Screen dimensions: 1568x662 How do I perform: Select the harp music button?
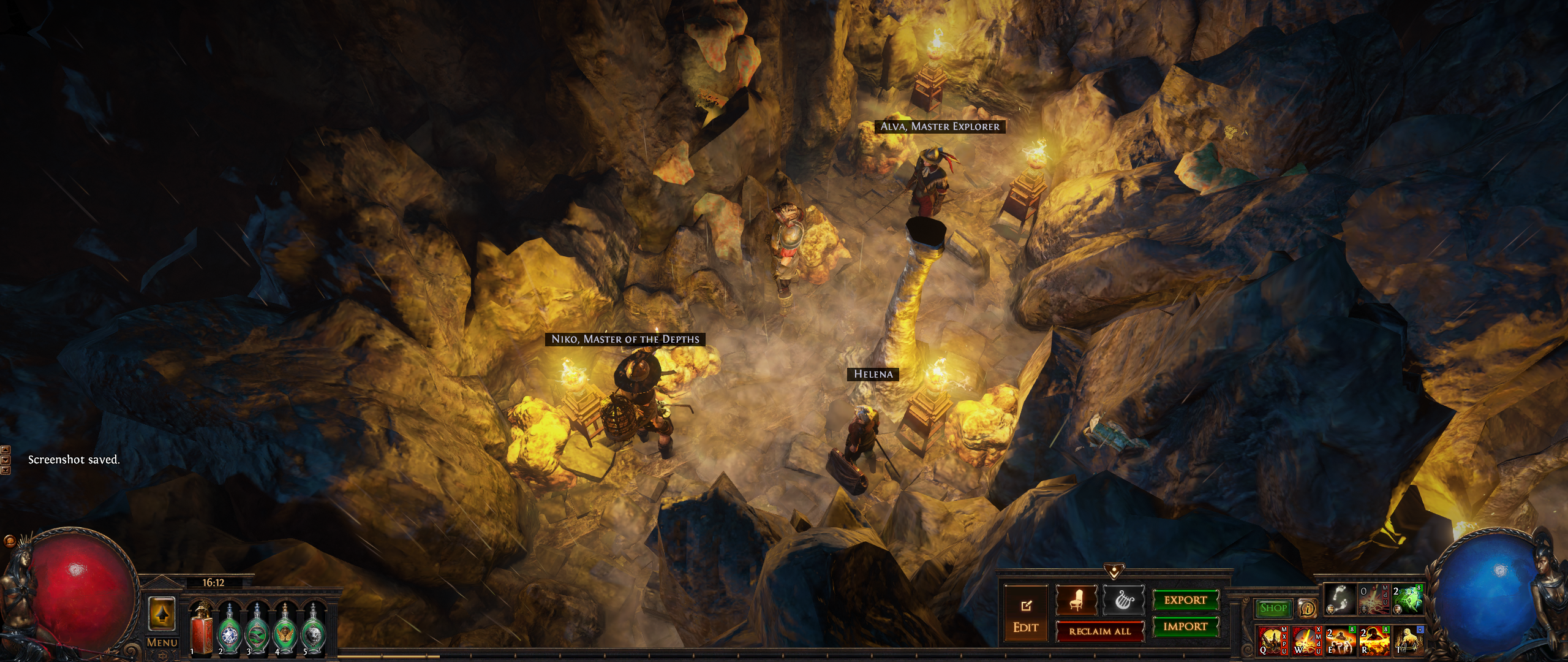(x=1123, y=601)
